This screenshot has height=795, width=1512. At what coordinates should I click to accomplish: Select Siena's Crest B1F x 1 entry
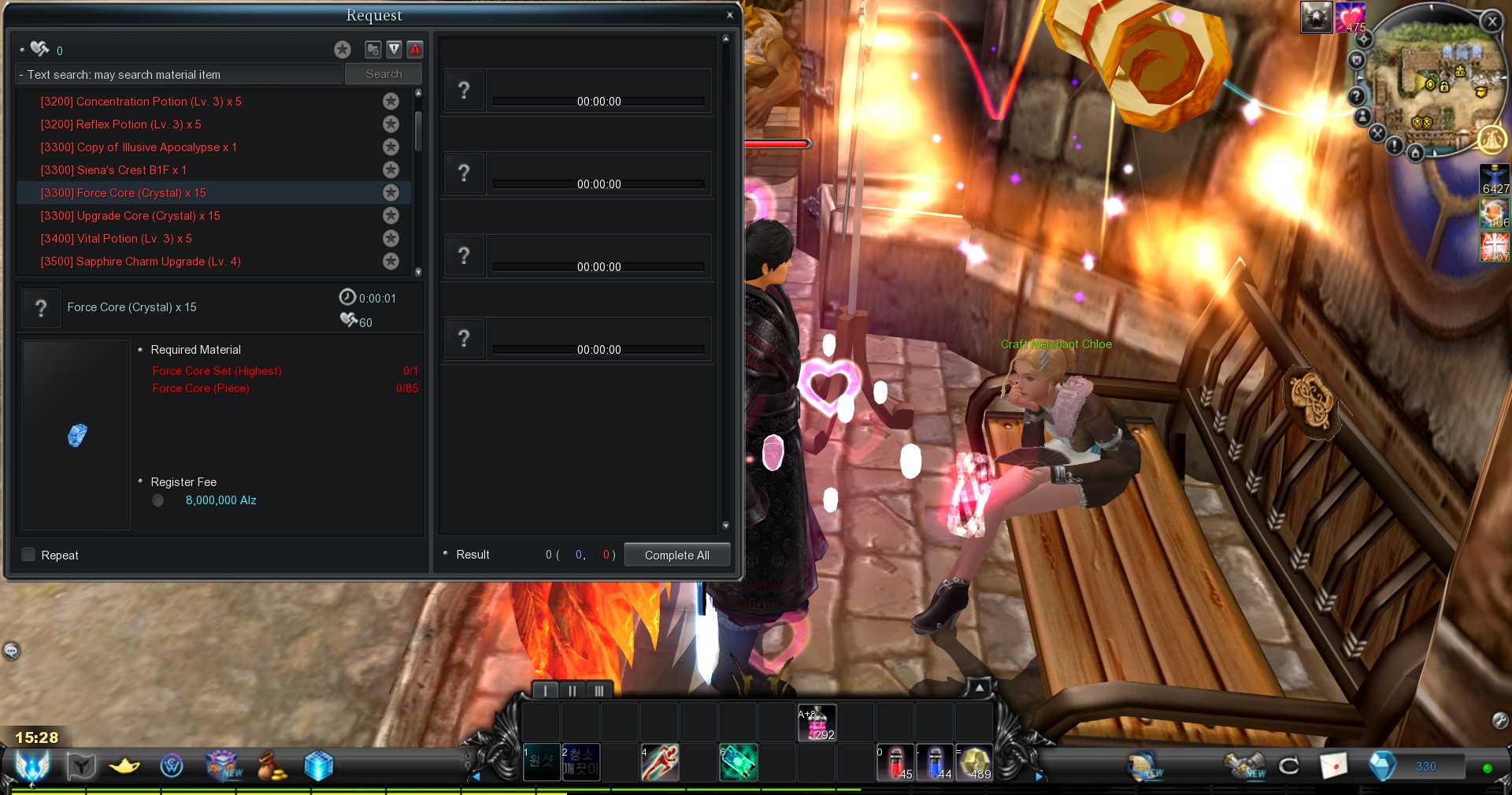[x=113, y=170]
